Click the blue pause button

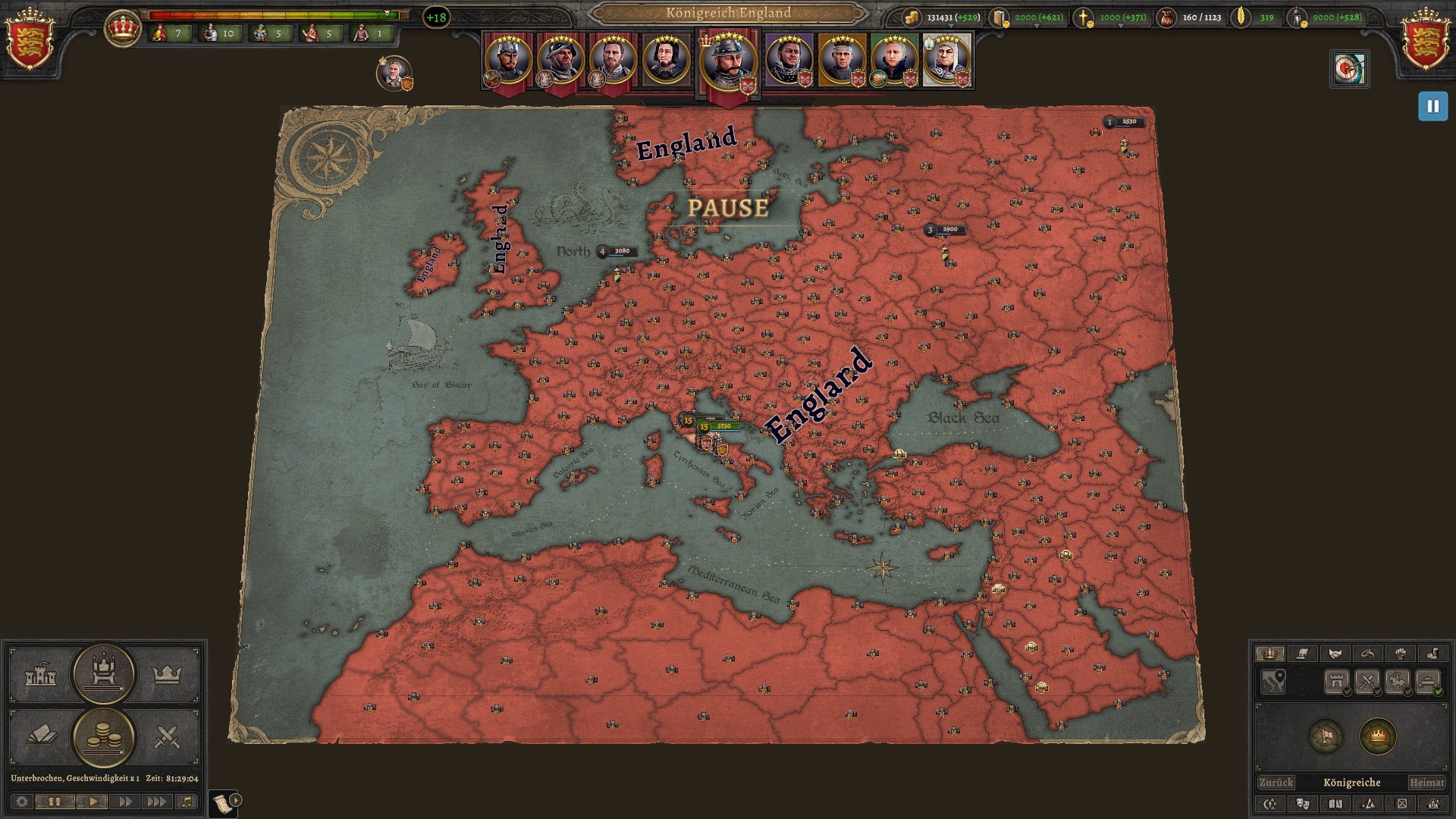pyautogui.click(x=1432, y=107)
